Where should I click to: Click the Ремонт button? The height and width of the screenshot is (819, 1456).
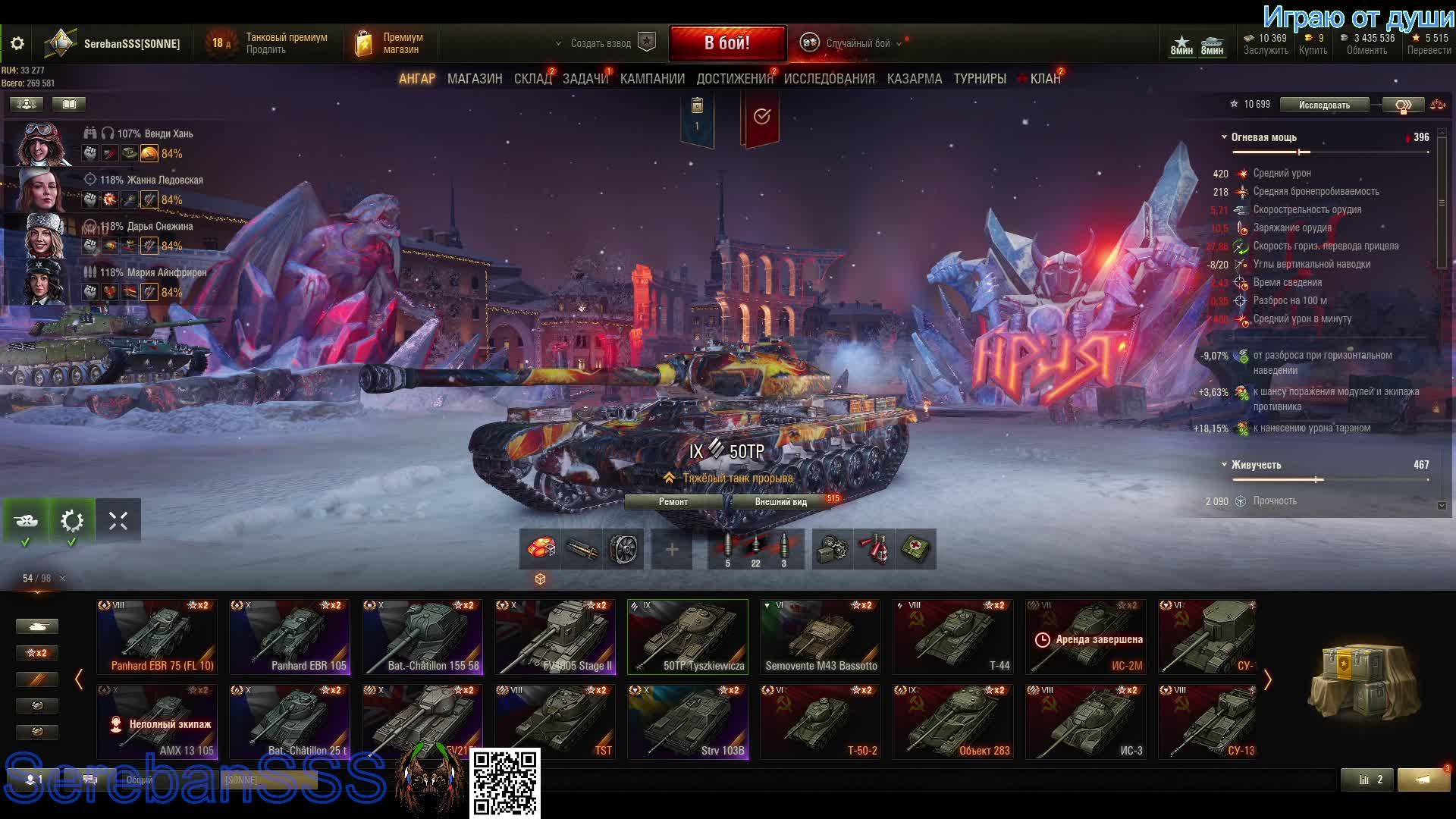673,502
